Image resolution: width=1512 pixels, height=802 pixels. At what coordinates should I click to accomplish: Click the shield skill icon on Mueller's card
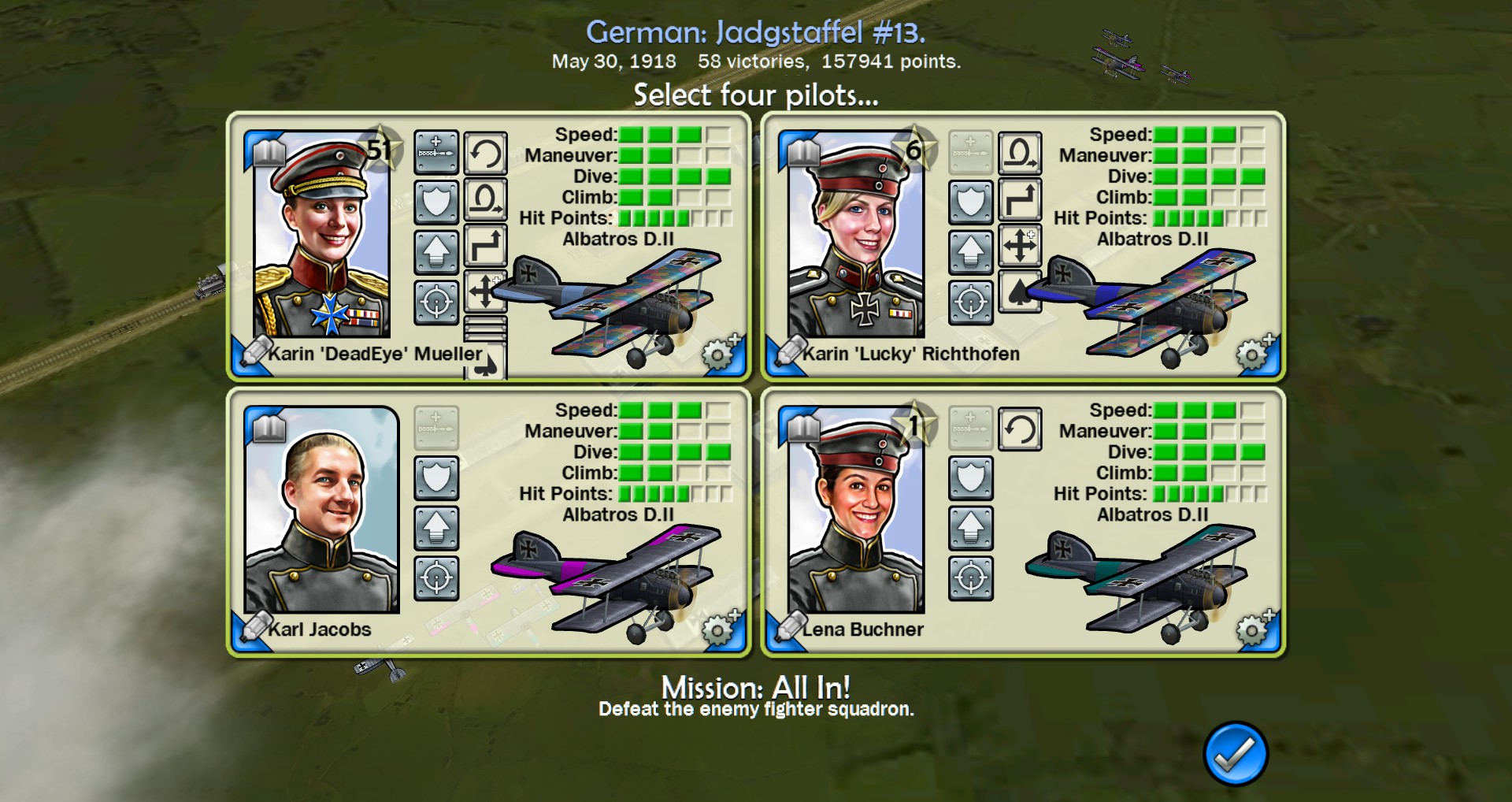(436, 202)
